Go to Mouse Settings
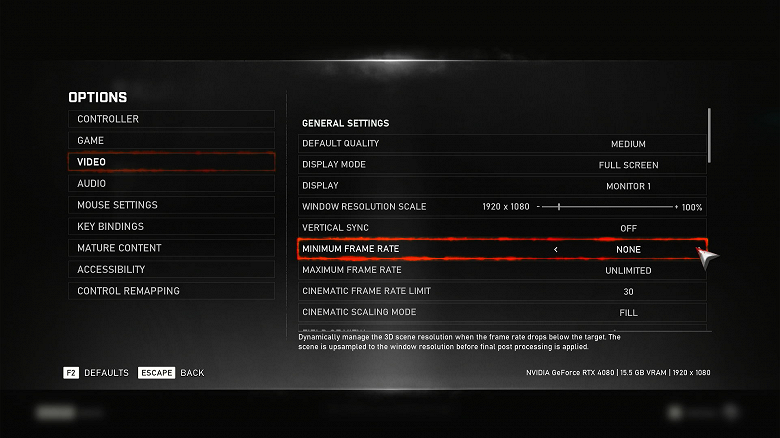 click(170, 205)
